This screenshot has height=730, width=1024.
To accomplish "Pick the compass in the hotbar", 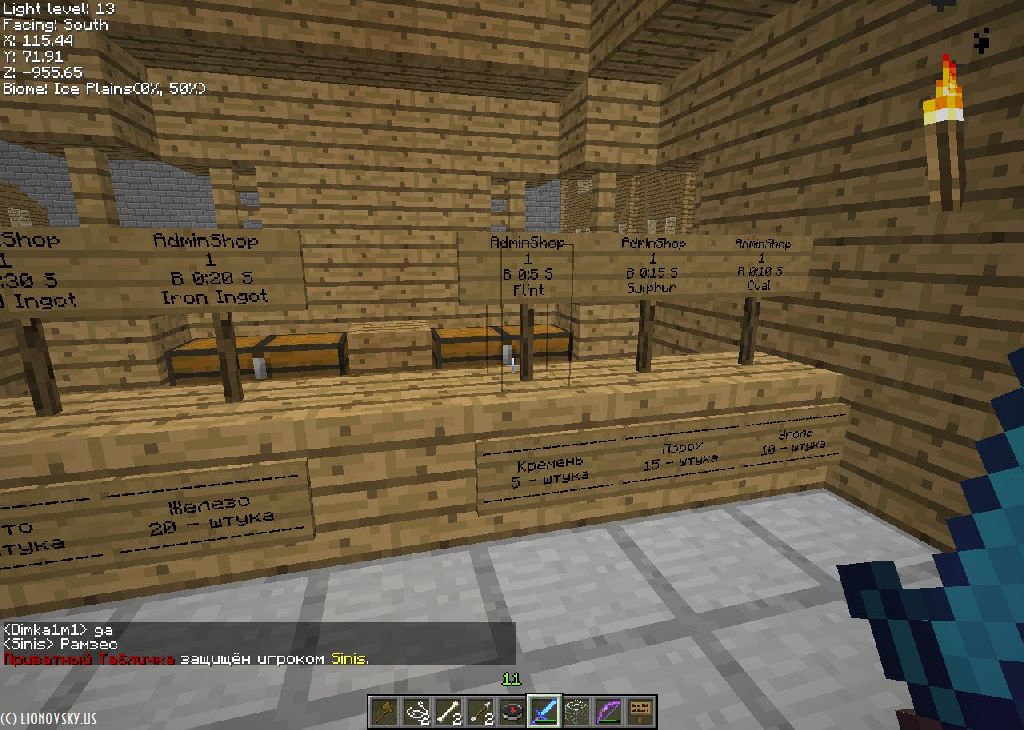I will [x=512, y=712].
